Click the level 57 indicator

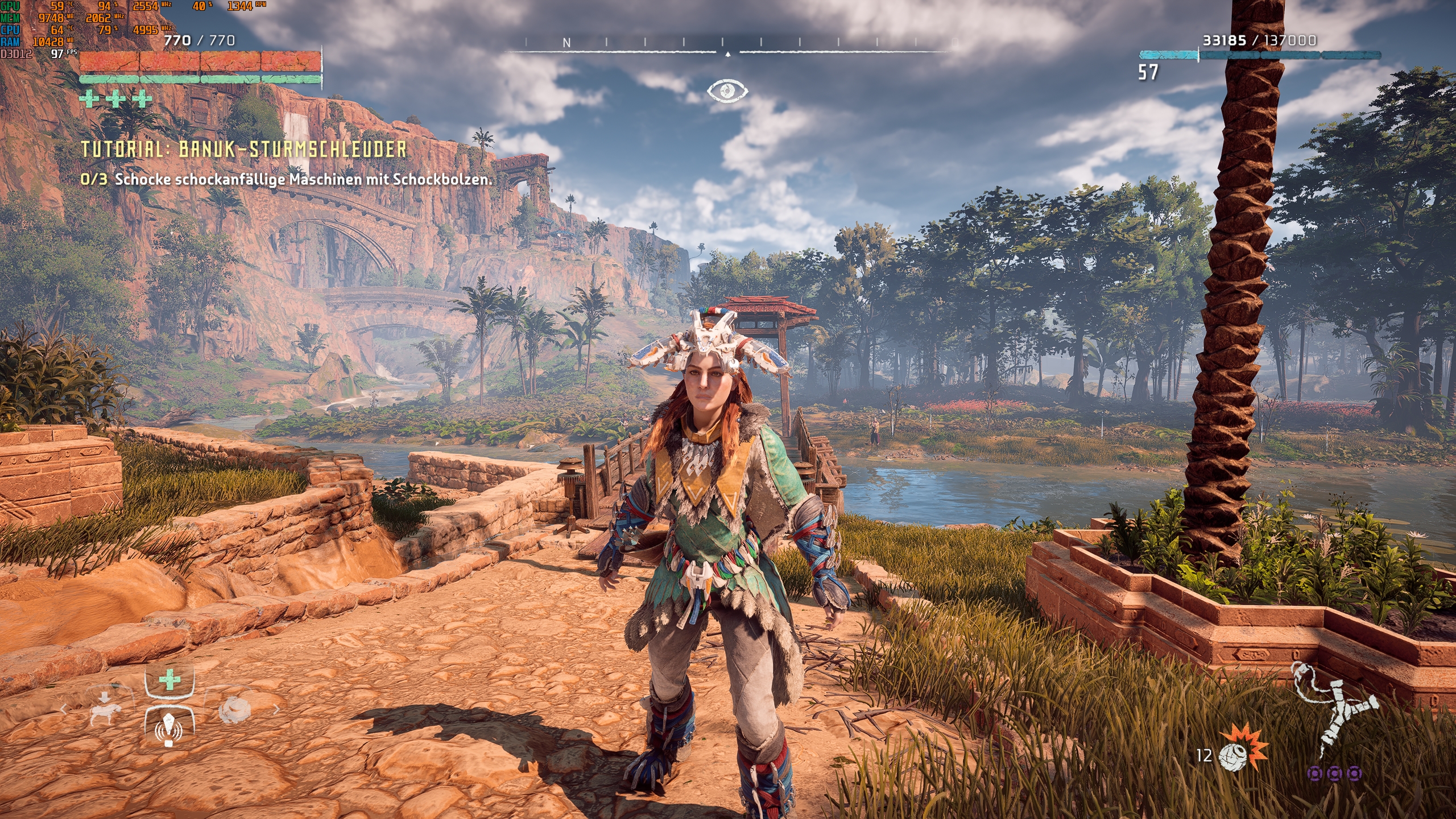pos(1148,73)
